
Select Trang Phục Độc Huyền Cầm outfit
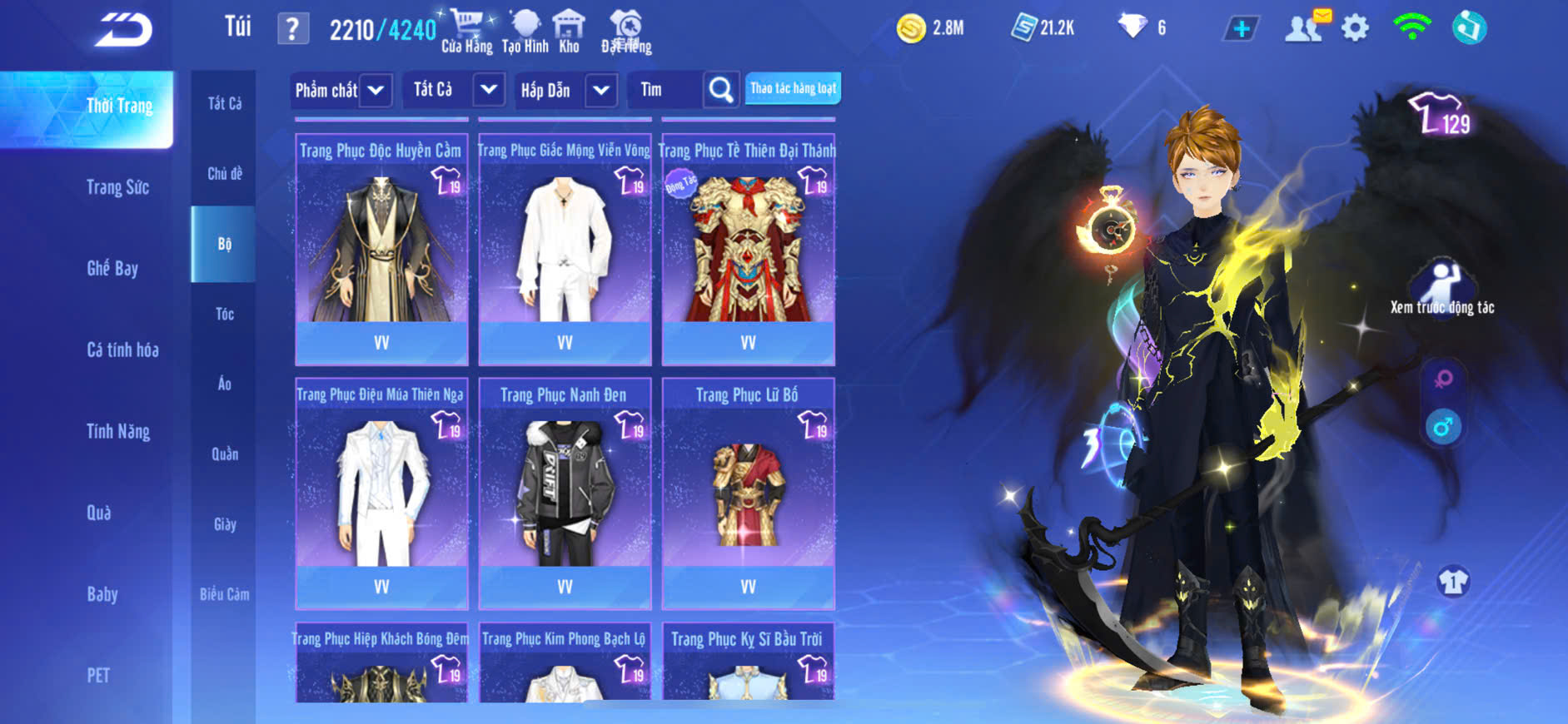click(x=381, y=250)
